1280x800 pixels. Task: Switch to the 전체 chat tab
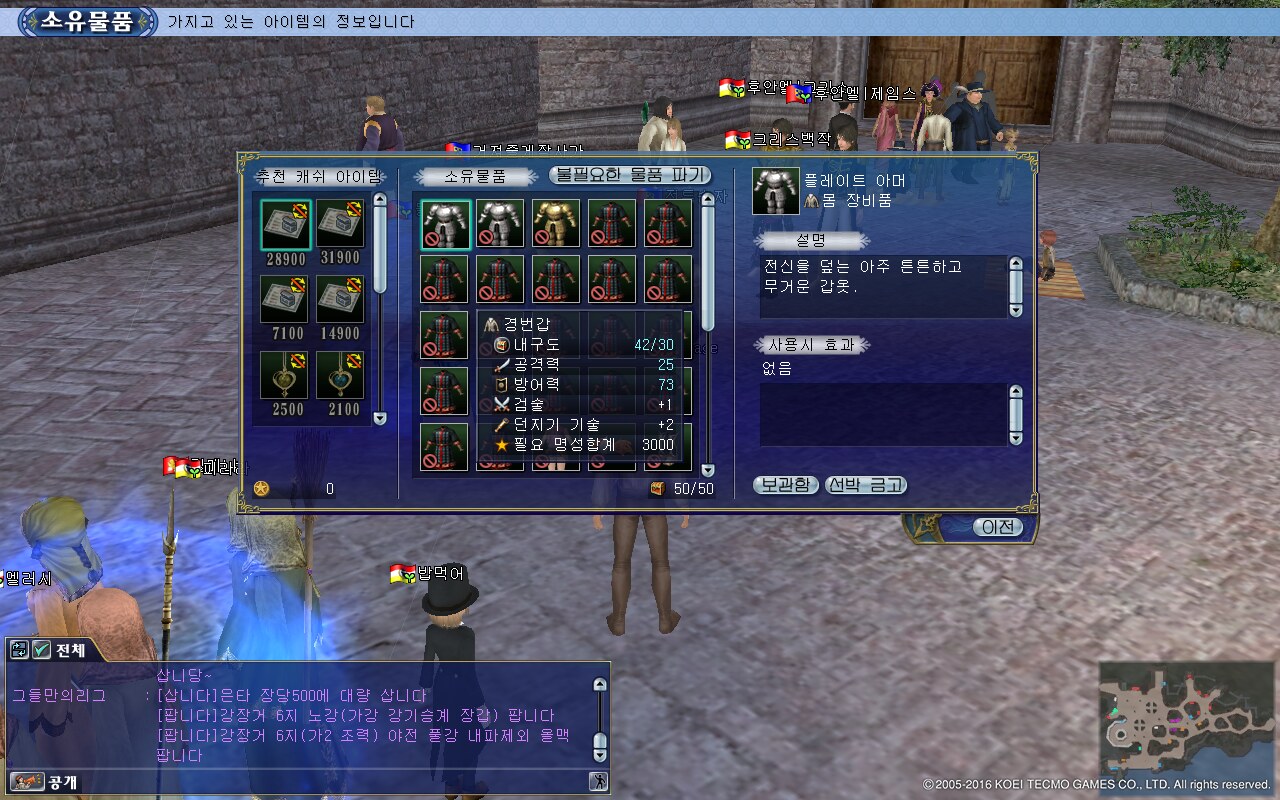(70, 650)
